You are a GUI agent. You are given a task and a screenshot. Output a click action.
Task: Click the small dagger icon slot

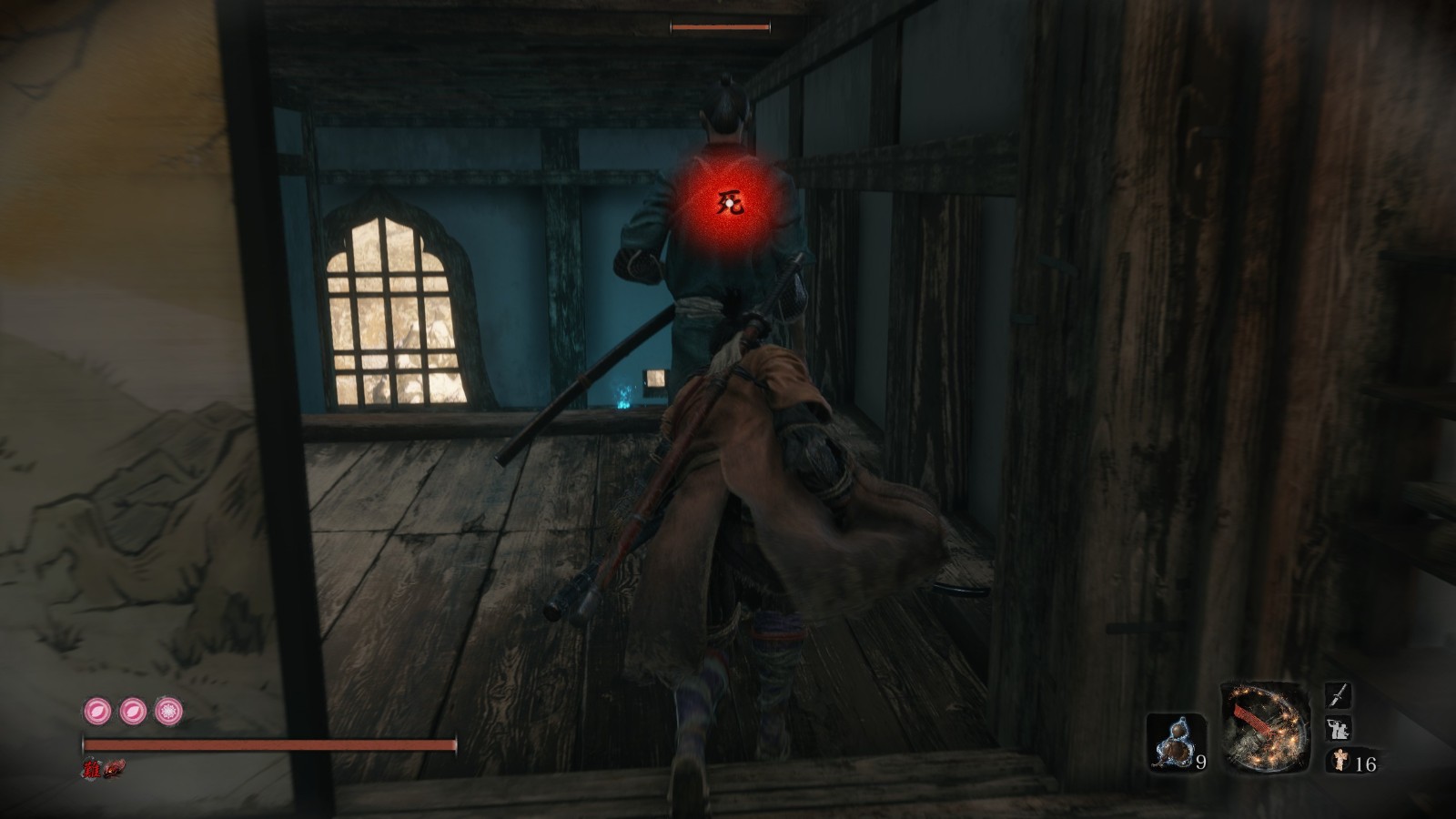(1338, 696)
